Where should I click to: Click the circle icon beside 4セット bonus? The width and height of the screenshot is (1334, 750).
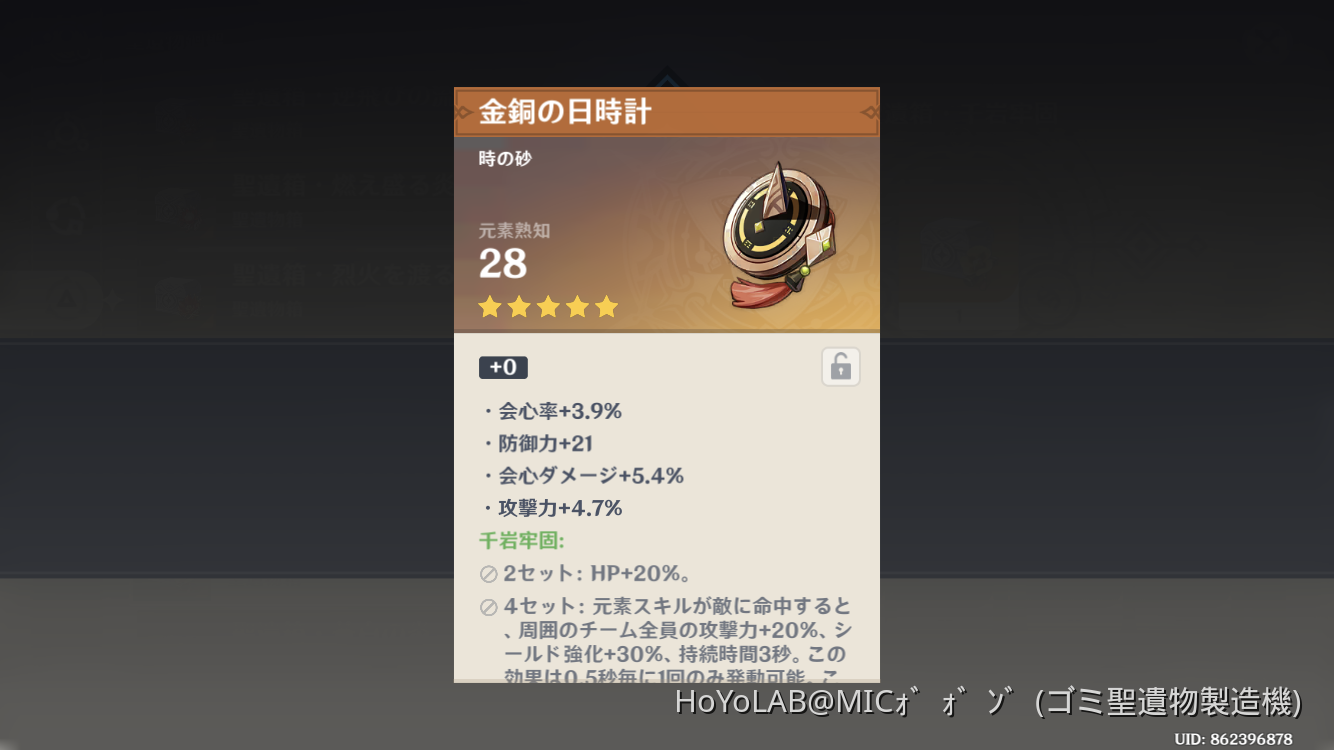(x=487, y=605)
